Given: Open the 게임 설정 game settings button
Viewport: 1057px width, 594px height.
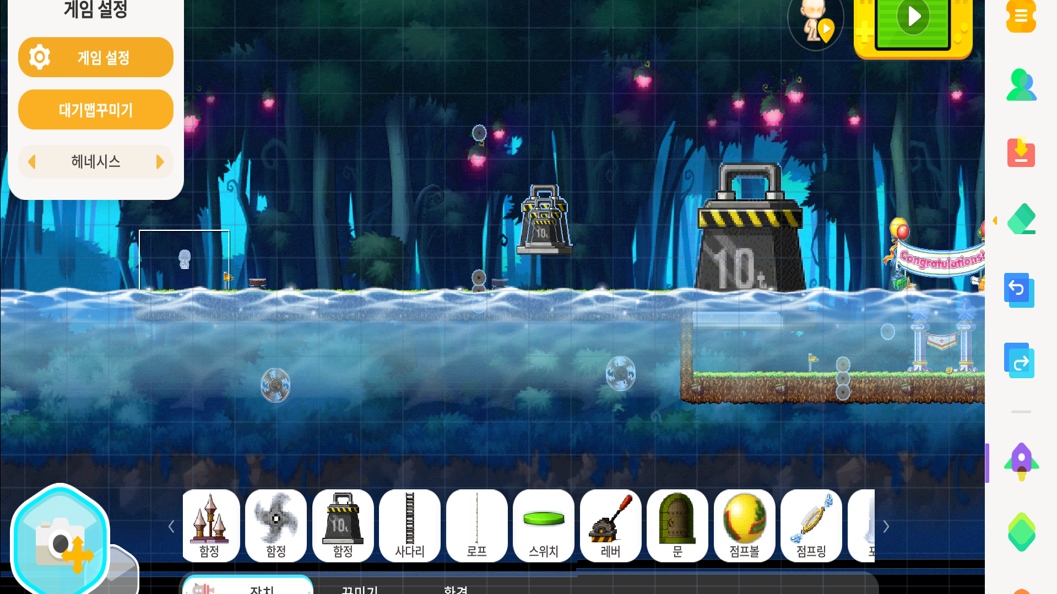Looking at the screenshot, I should point(95,57).
